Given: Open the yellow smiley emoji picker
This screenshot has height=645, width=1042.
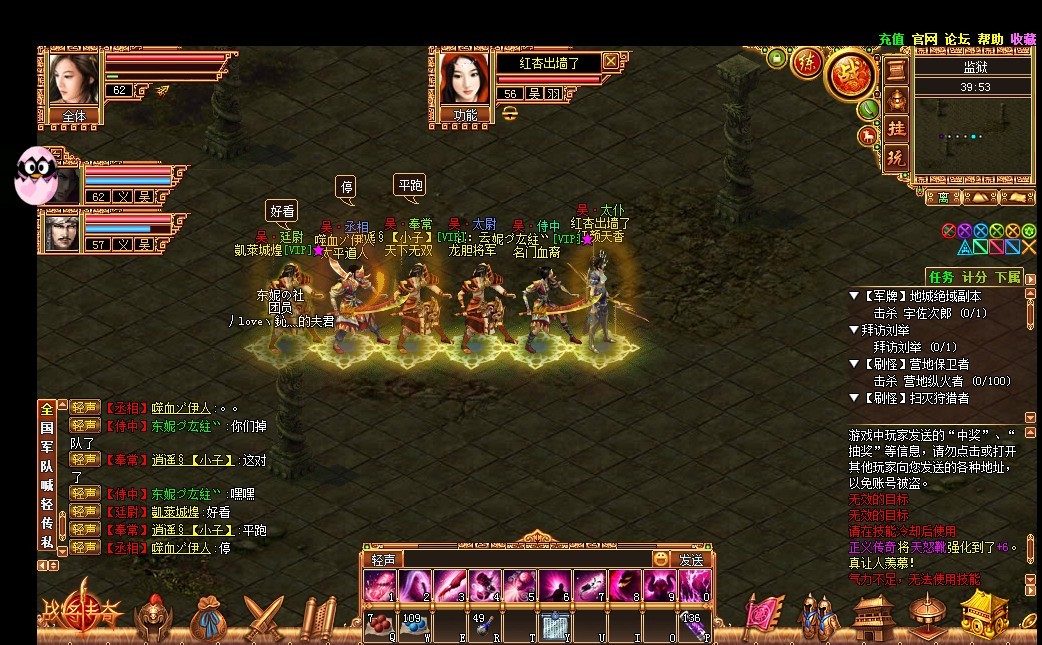Looking at the screenshot, I should (x=661, y=559).
